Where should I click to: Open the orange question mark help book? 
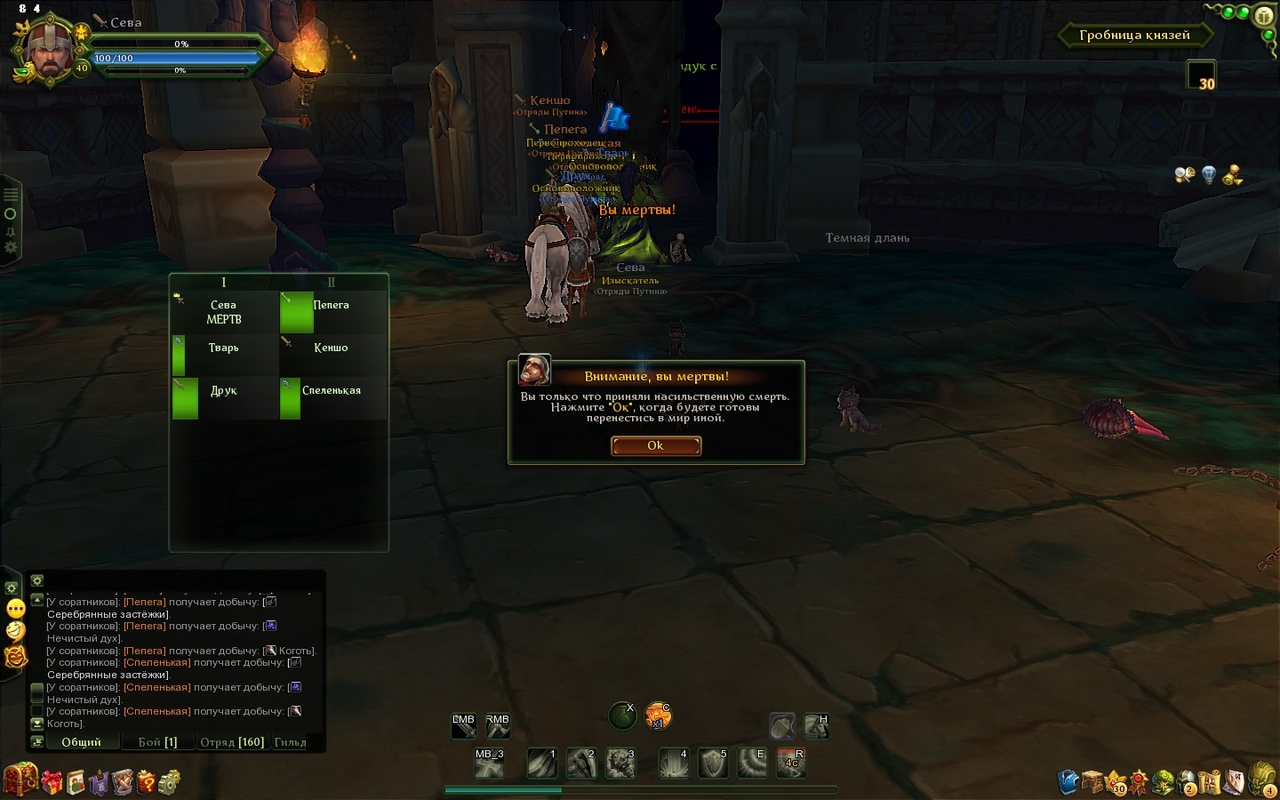click(x=146, y=782)
